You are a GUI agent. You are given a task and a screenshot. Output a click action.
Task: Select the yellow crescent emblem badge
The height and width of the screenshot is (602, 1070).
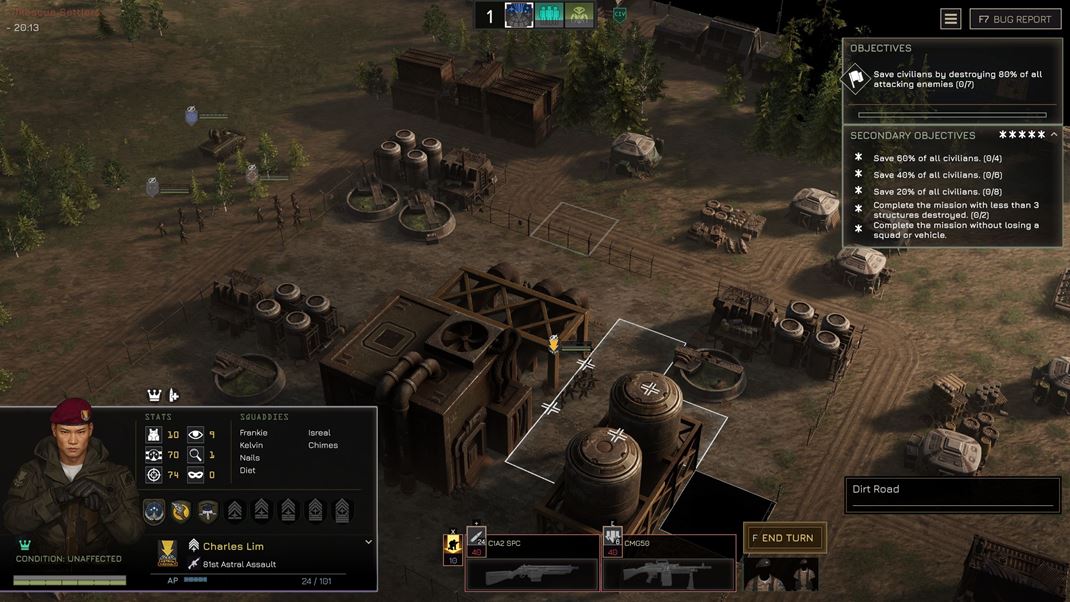coord(181,510)
